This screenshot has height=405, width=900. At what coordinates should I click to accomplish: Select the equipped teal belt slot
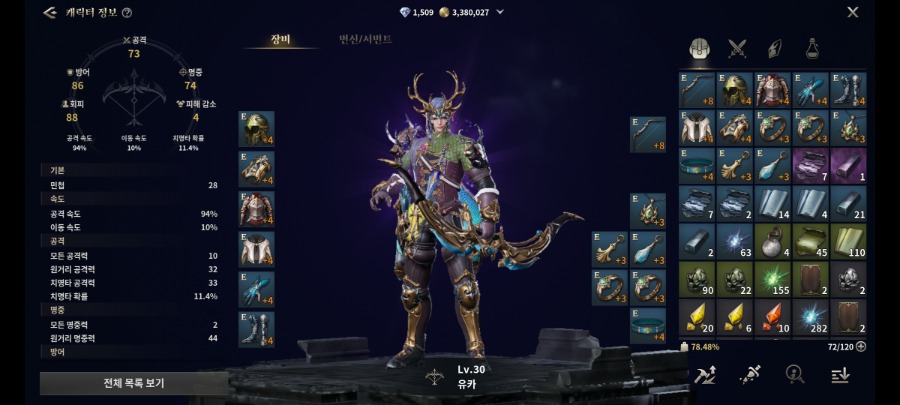(648, 325)
